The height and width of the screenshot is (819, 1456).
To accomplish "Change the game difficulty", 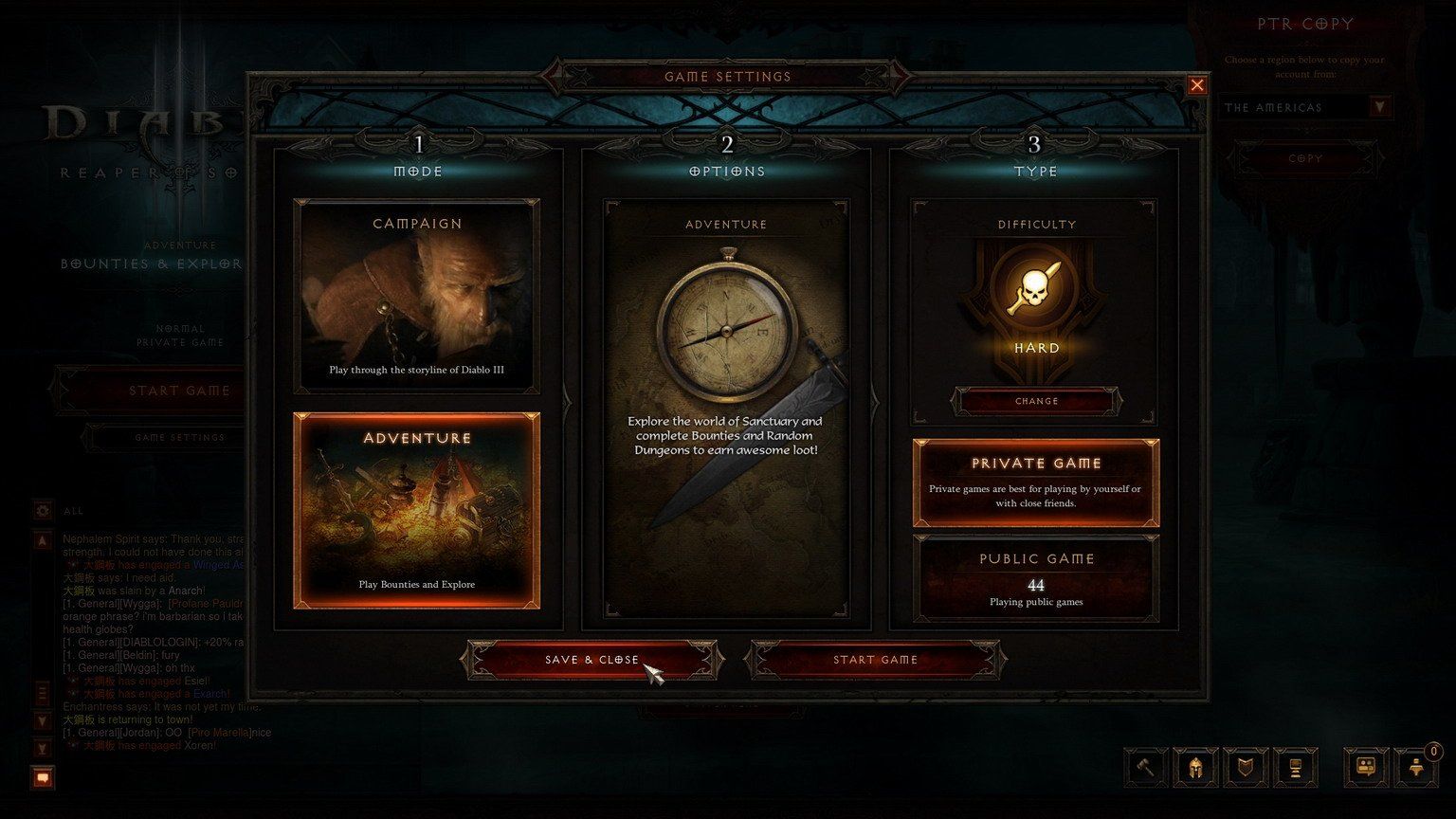I will click(1036, 401).
